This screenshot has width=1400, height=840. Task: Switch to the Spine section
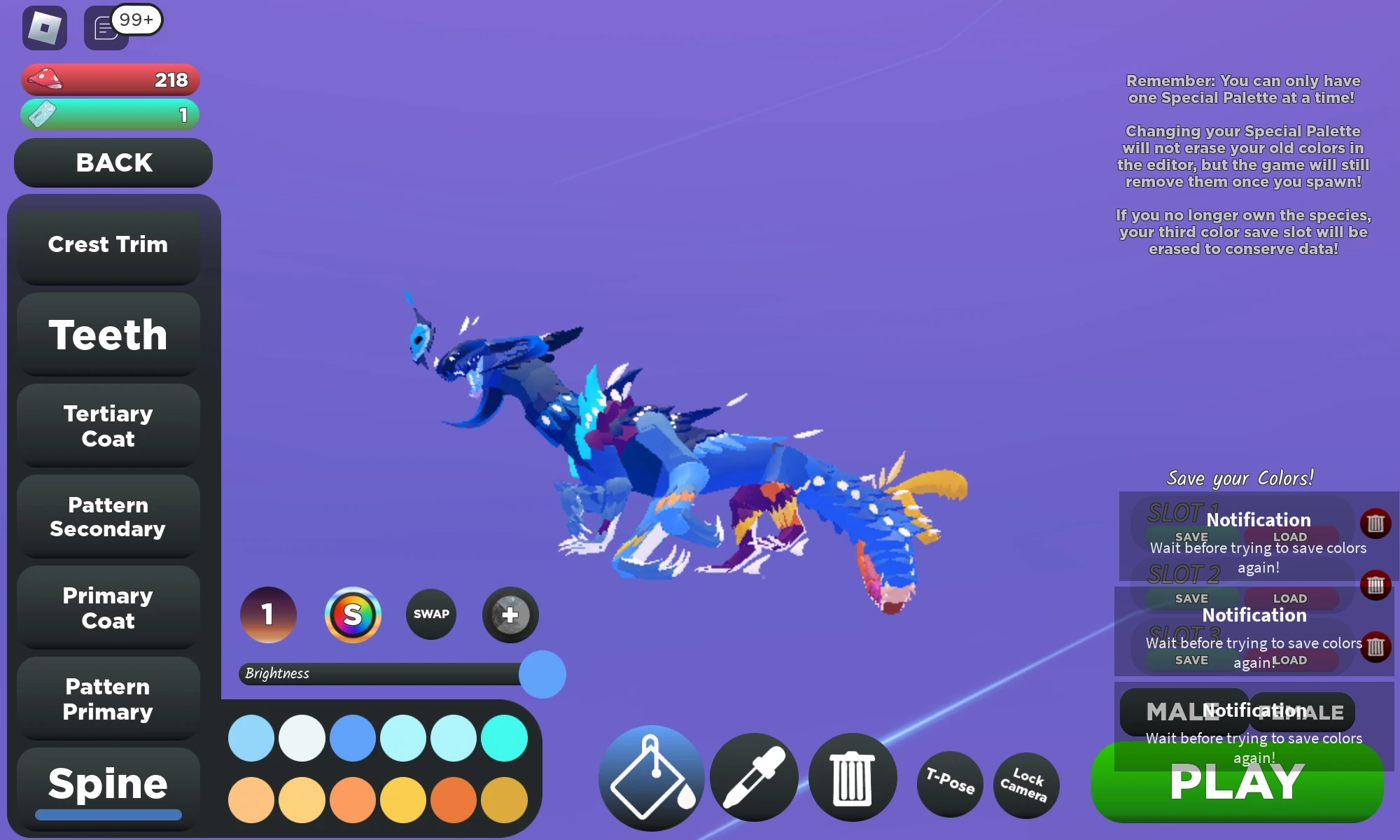tap(107, 783)
